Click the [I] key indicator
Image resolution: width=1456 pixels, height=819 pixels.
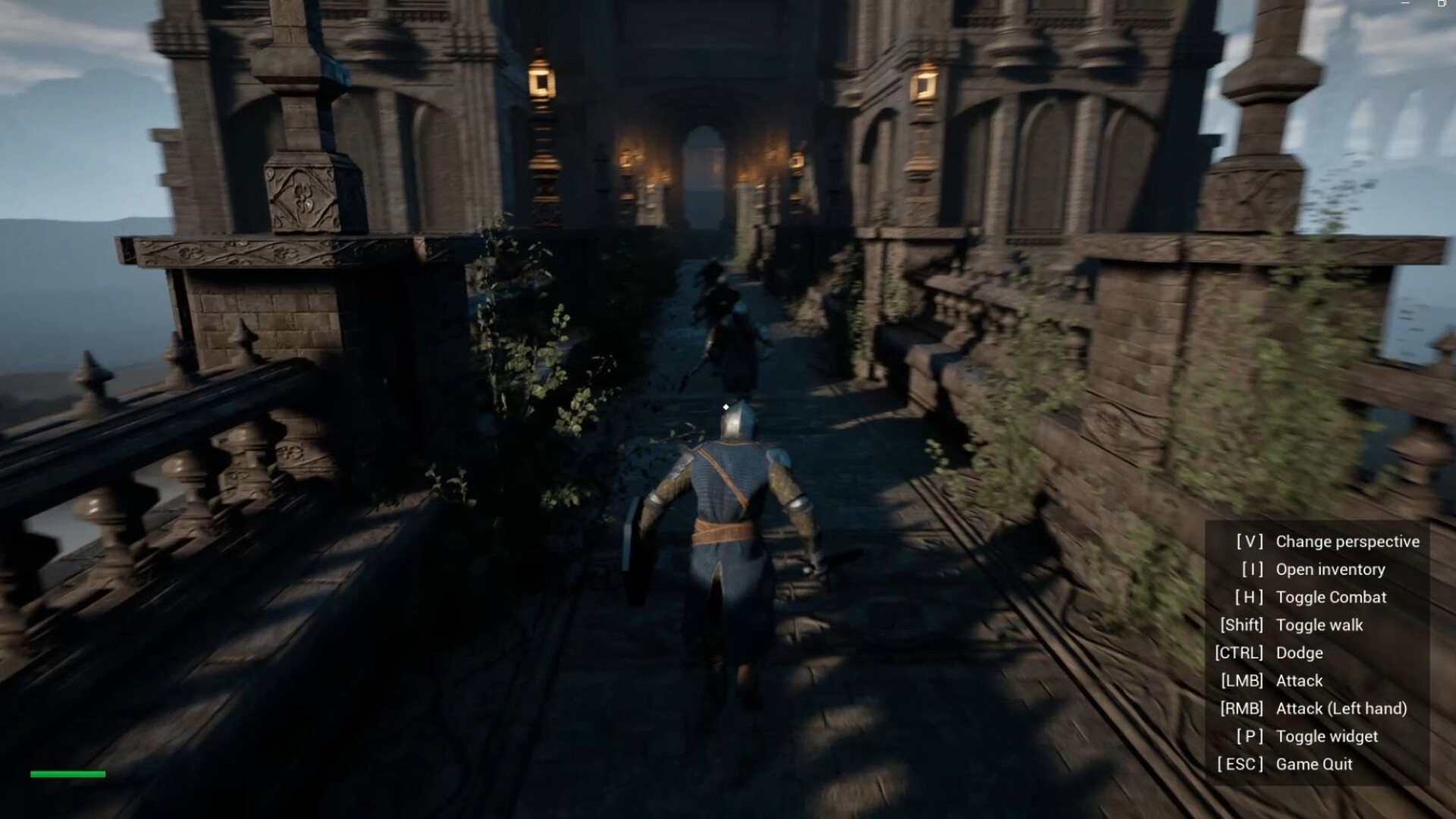1252,570
